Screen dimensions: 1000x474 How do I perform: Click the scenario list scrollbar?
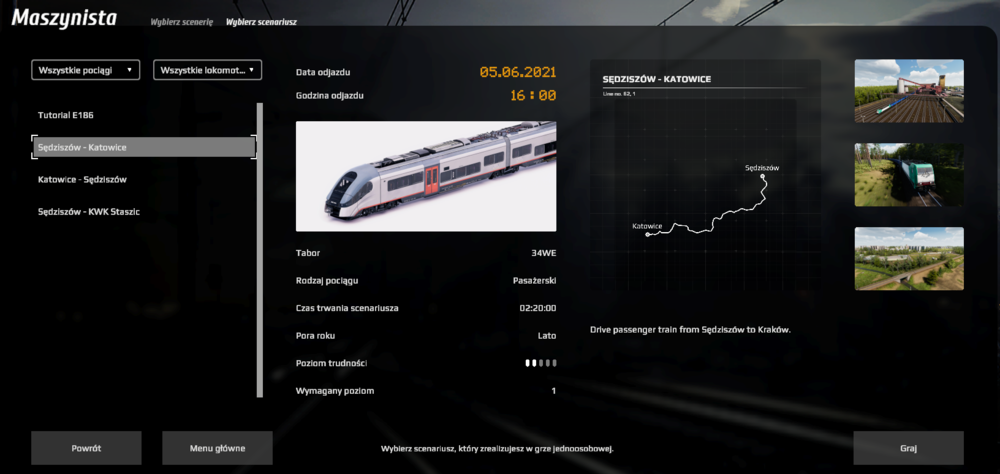click(261, 250)
